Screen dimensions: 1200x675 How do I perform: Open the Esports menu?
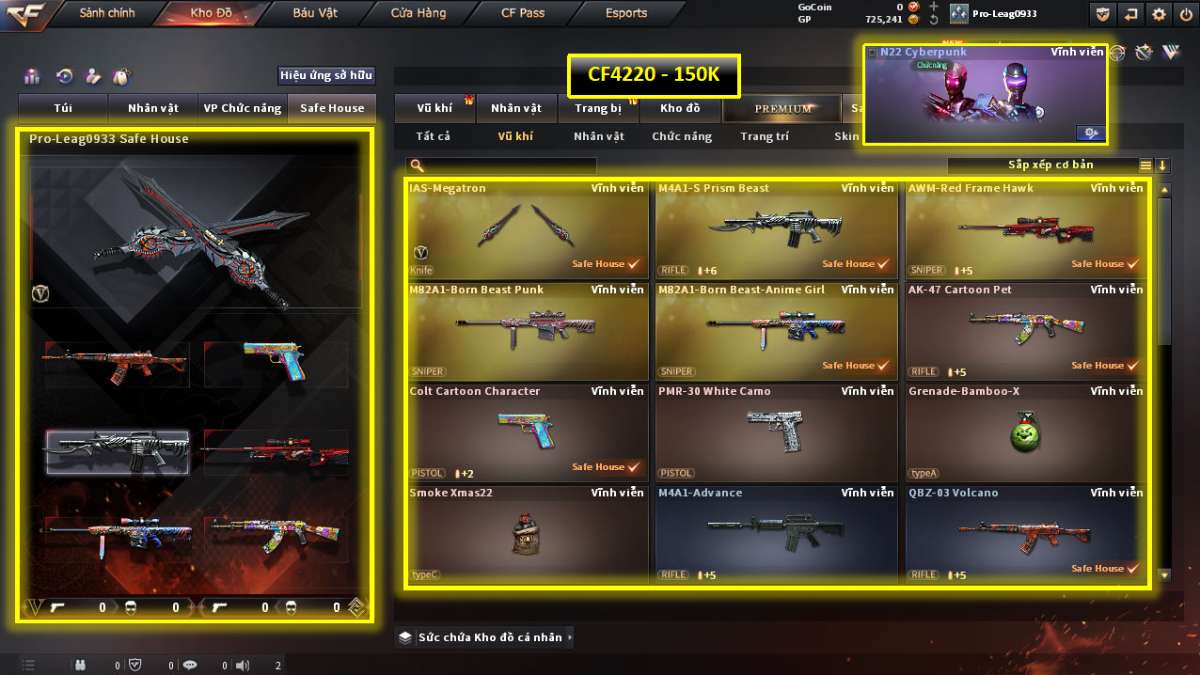click(x=626, y=14)
